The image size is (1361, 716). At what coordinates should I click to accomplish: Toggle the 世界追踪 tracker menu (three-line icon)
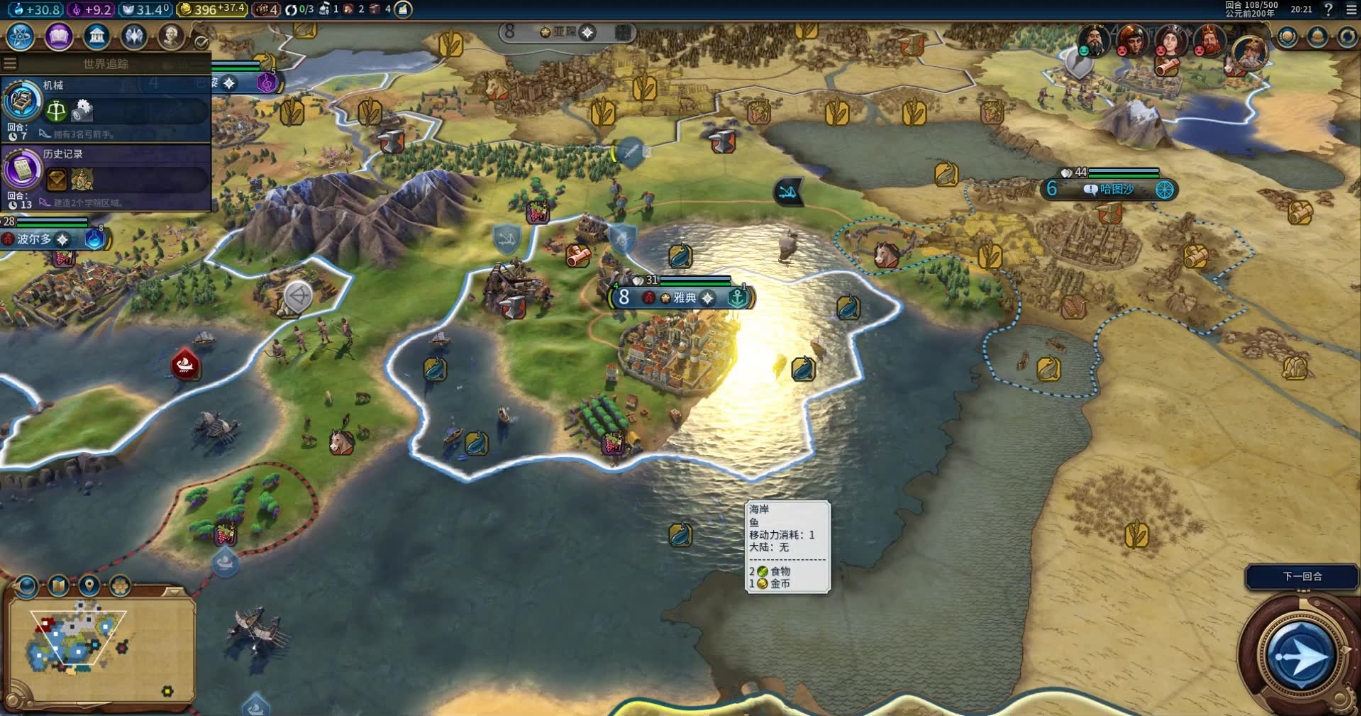tap(10, 64)
